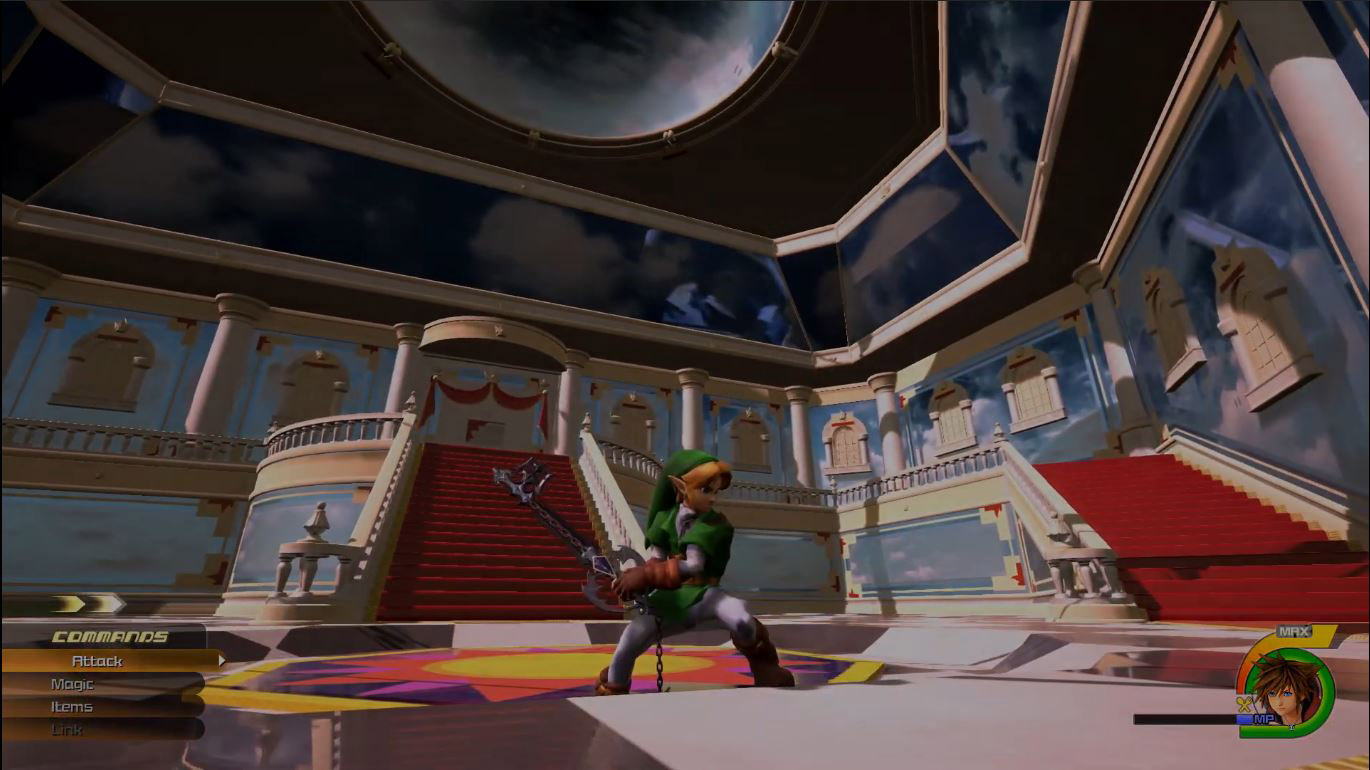Choose the Items command

click(x=71, y=707)
